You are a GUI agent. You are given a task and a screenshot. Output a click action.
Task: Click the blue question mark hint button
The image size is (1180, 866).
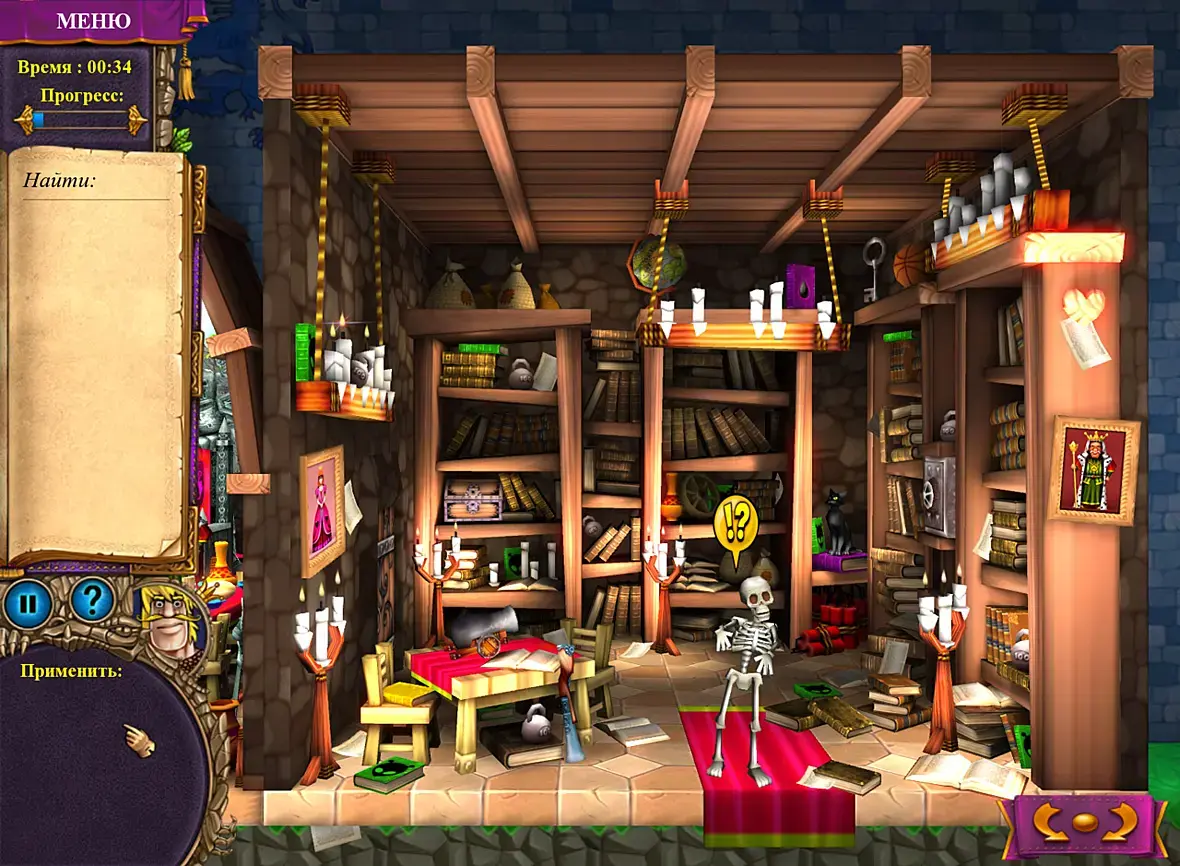pyautogui.click(x=92, y=599)
